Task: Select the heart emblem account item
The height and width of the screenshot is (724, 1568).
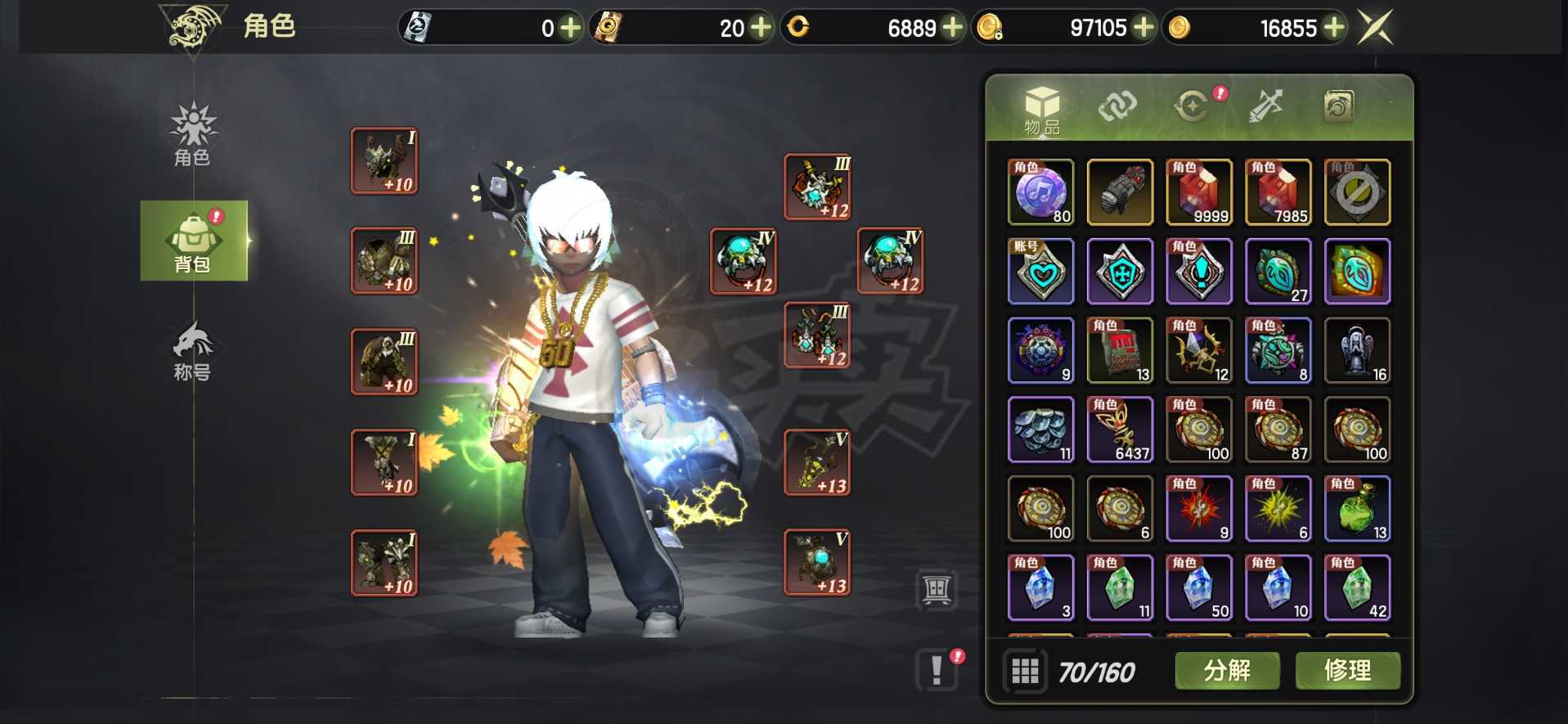Action: coord(1040,272)
